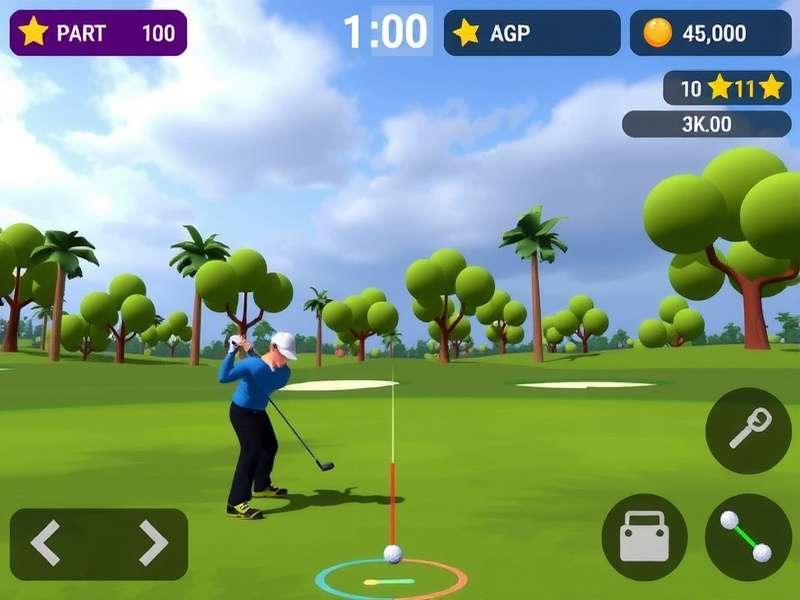This screenshot has height=600, width=800.
Task: Tap the right arrow aim button
Action: point(152,543)
